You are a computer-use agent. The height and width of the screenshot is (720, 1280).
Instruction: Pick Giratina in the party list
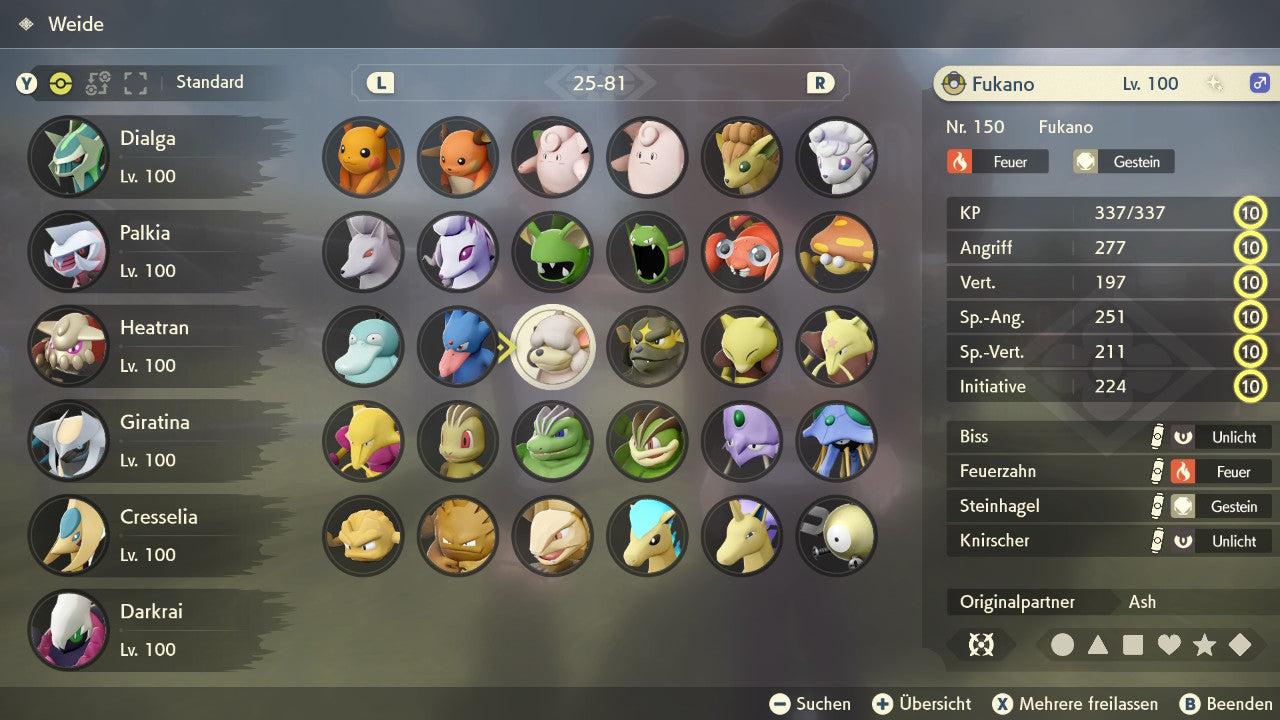[x=150, y=440]
